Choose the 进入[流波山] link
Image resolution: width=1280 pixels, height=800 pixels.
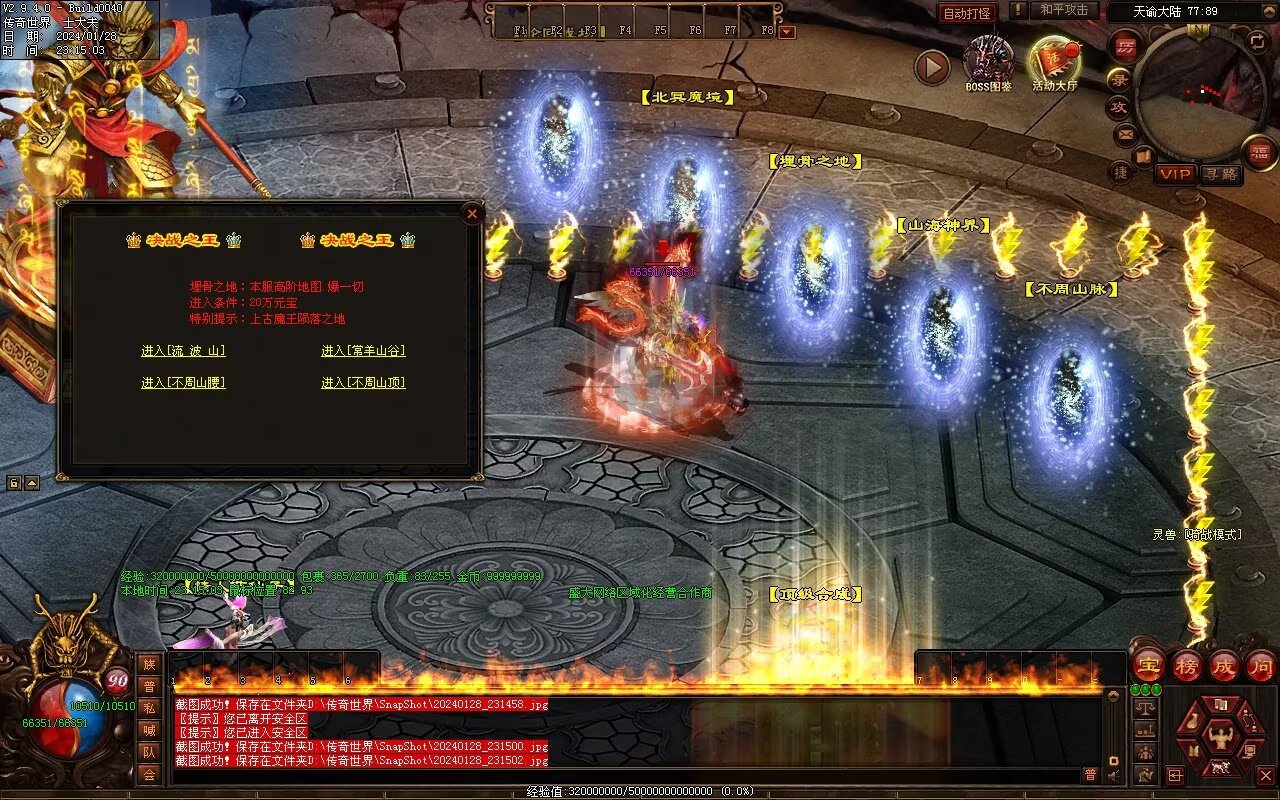point(183,351)
